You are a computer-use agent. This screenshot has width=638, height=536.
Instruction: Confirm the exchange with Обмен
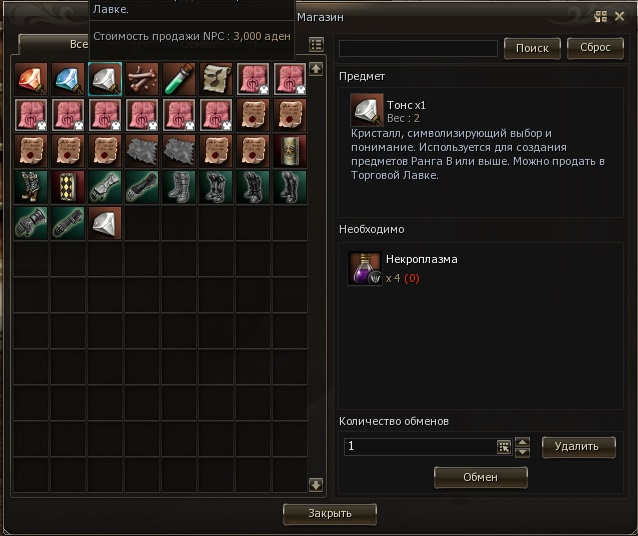point(480,477)
